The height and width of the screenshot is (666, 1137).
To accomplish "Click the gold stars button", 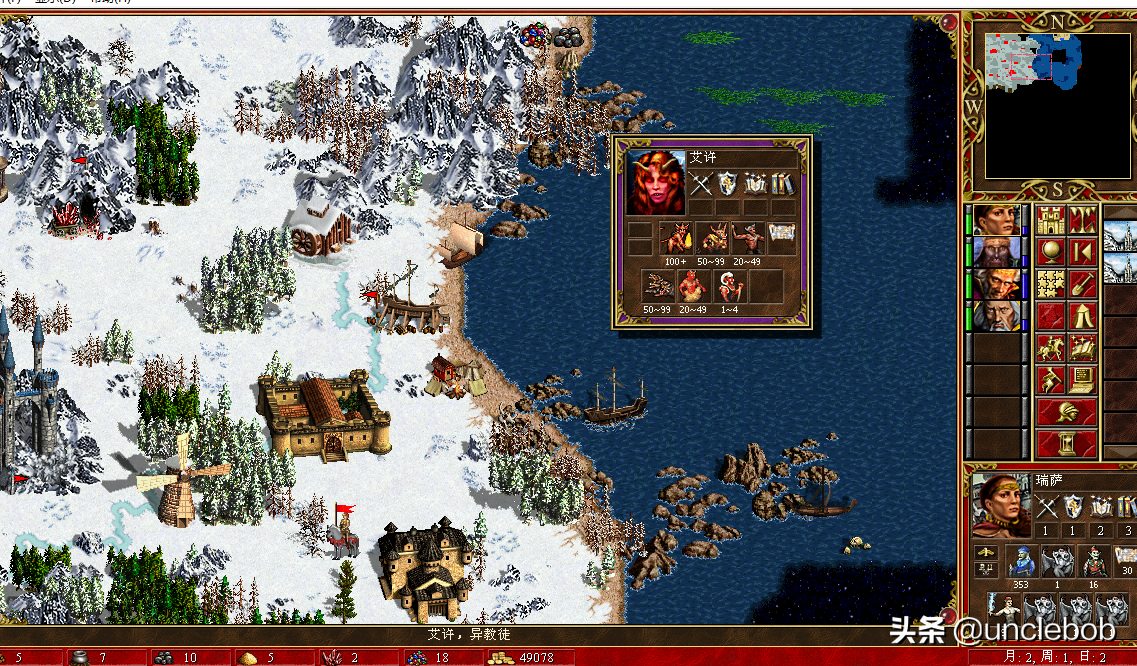I will (1050, 284).
